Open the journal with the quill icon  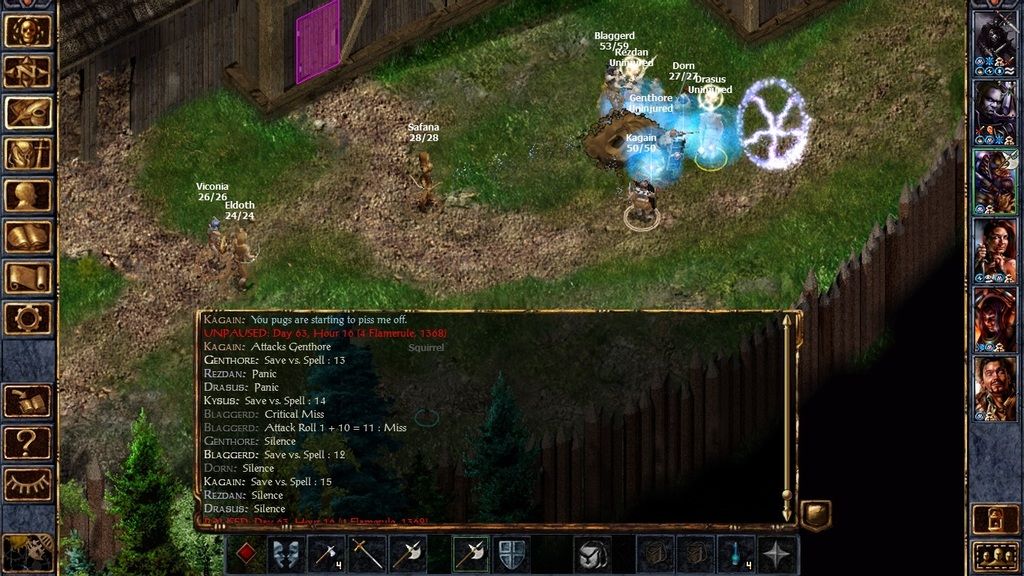click(28, 112)
